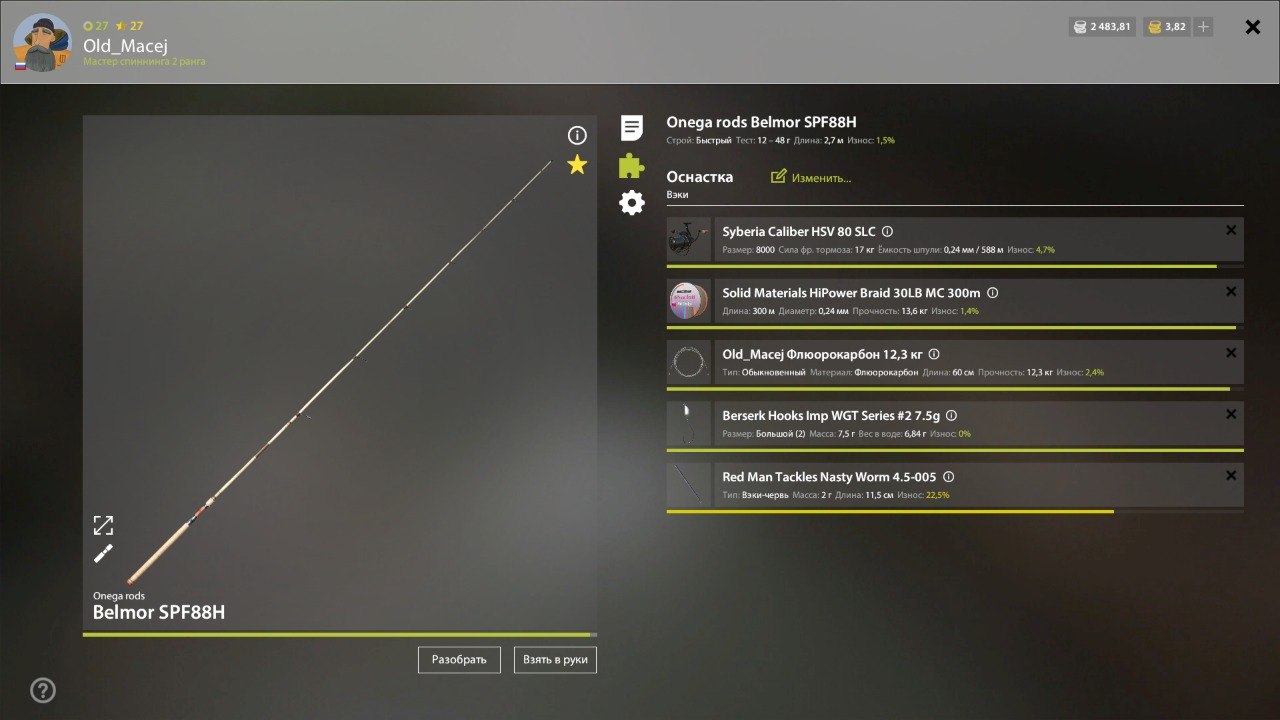
Task: View info on HiPower Braid 30LB line
Action: 991,292
